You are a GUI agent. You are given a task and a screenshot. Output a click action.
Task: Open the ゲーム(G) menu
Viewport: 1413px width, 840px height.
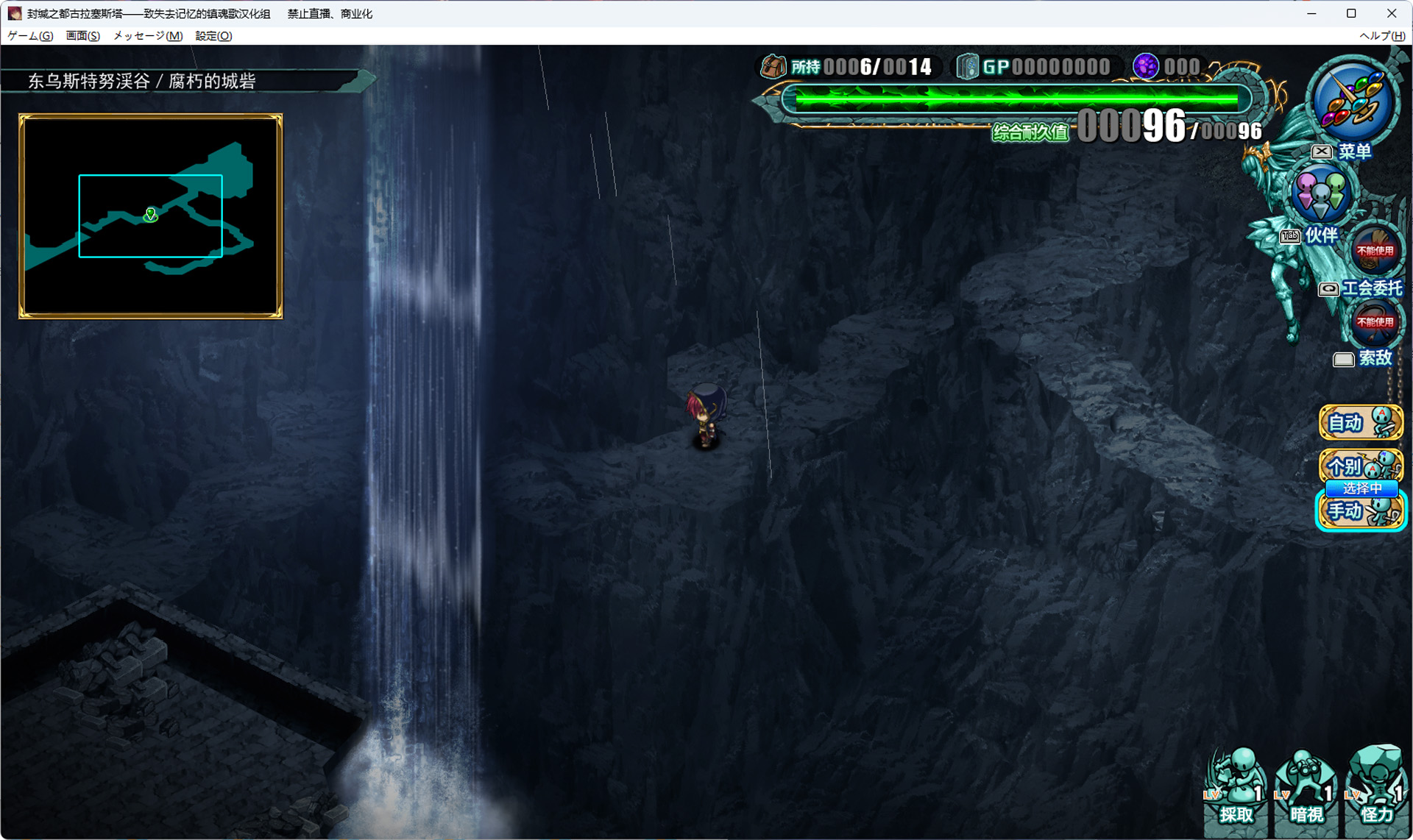[30, 36]
